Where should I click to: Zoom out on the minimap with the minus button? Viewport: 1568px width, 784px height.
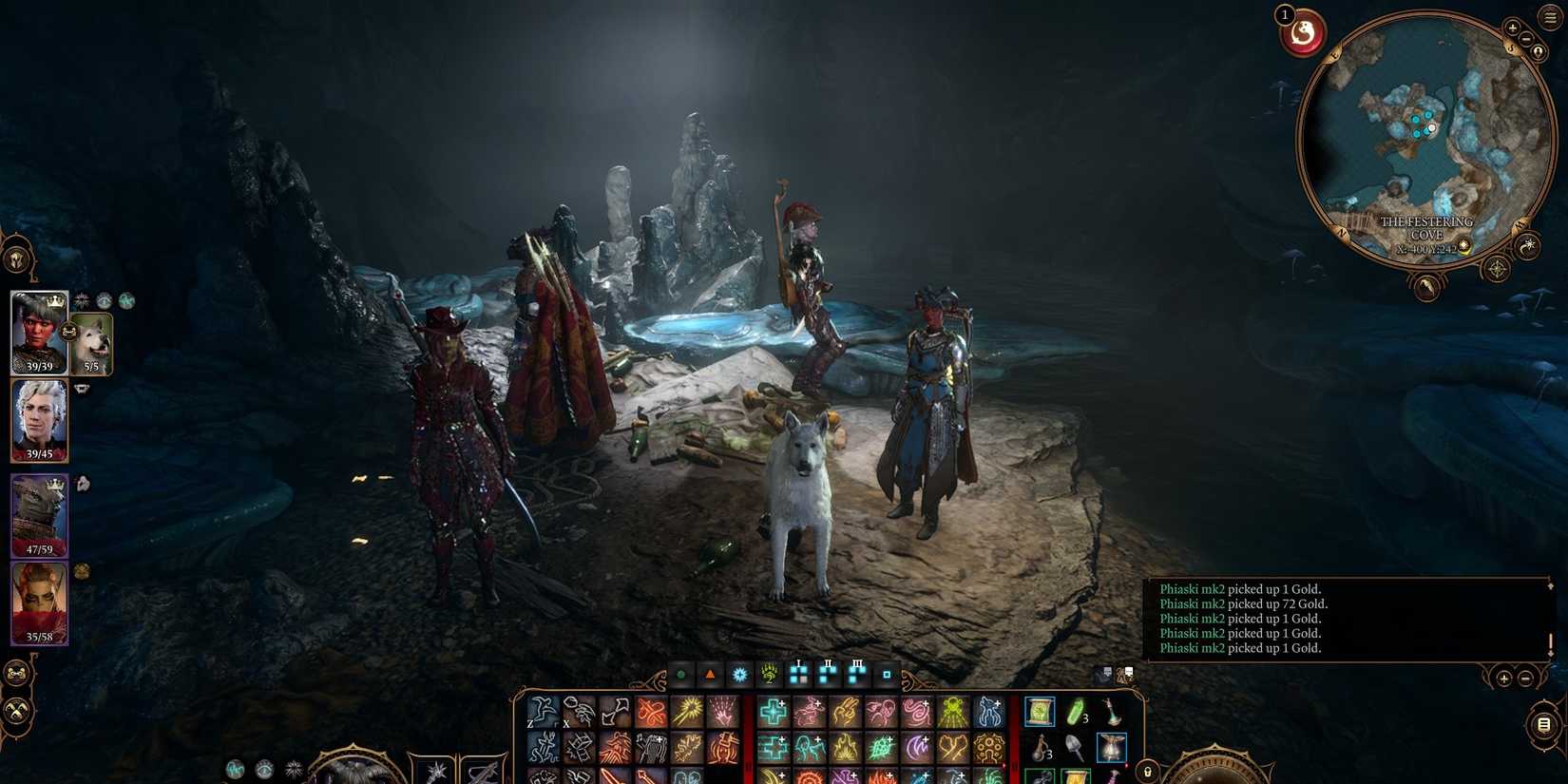(x=1526, y=38)
